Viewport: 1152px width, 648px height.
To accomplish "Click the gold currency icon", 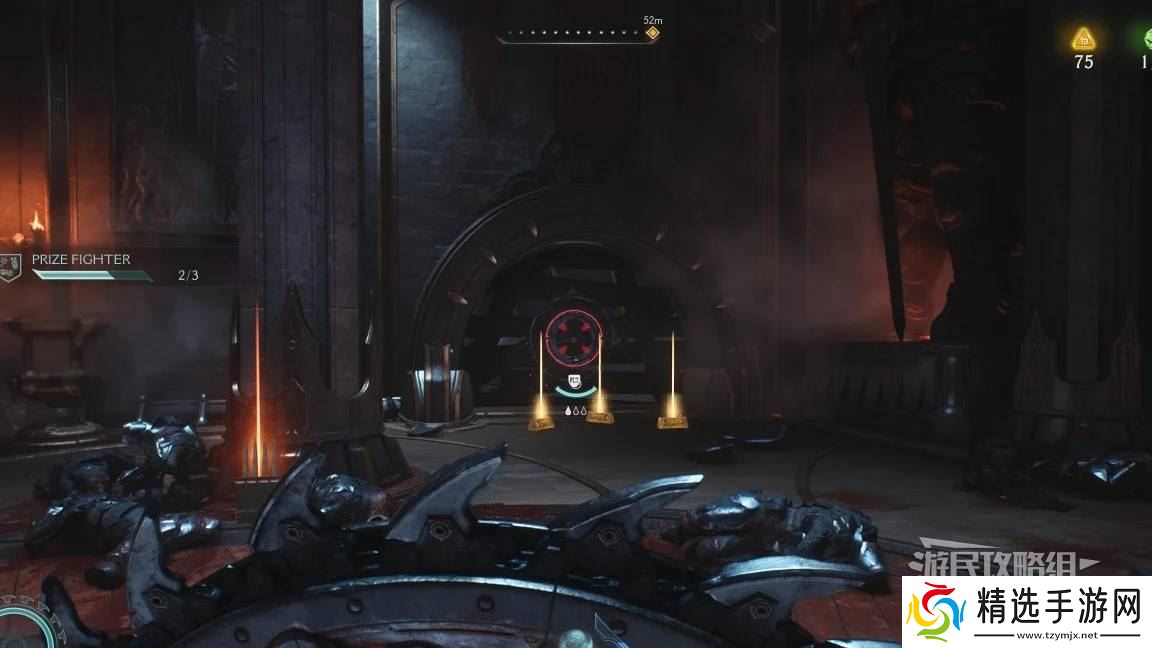I will [x=1083, y=39].
